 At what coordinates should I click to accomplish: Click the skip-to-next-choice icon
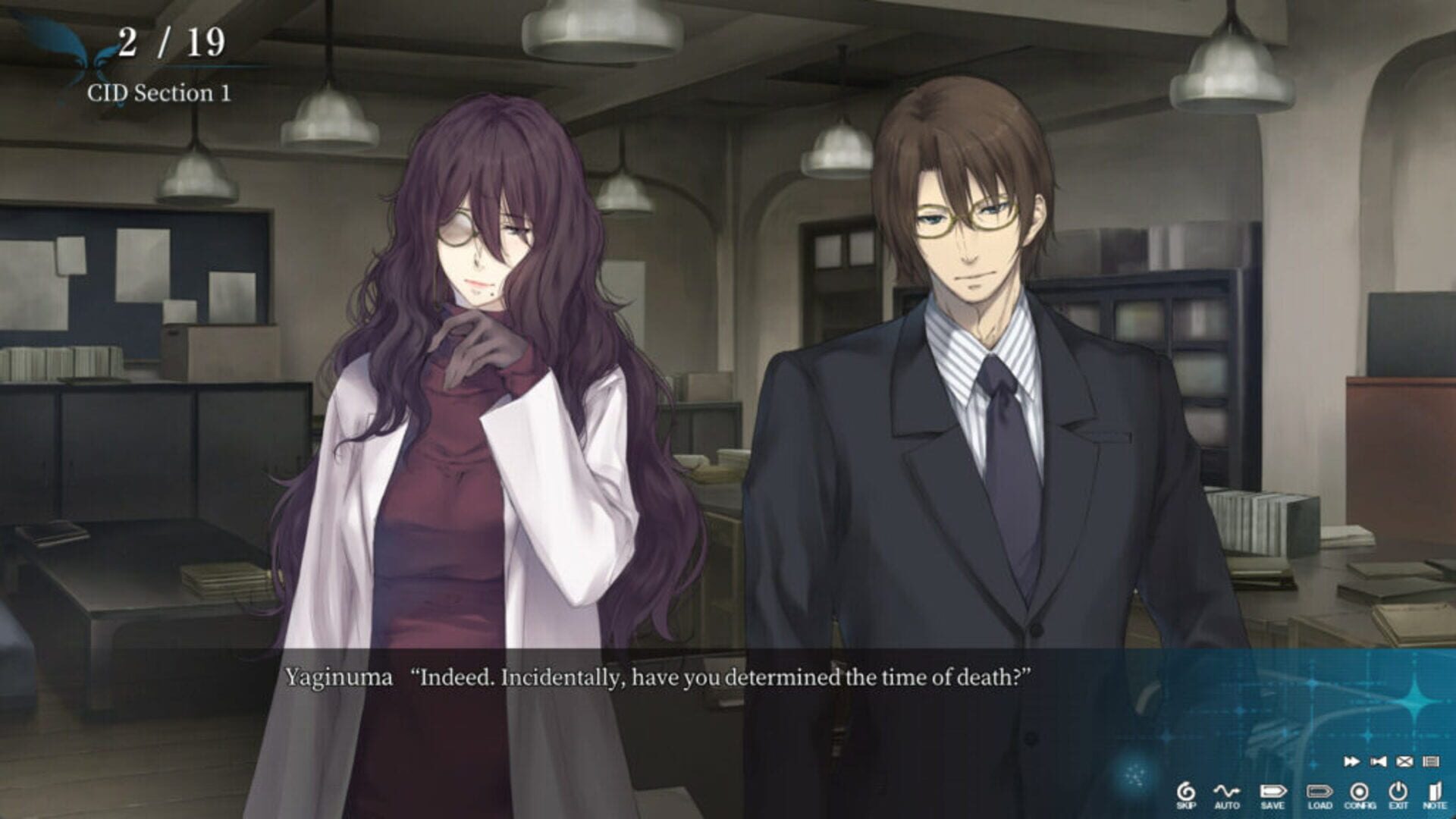coord(1377,761)
